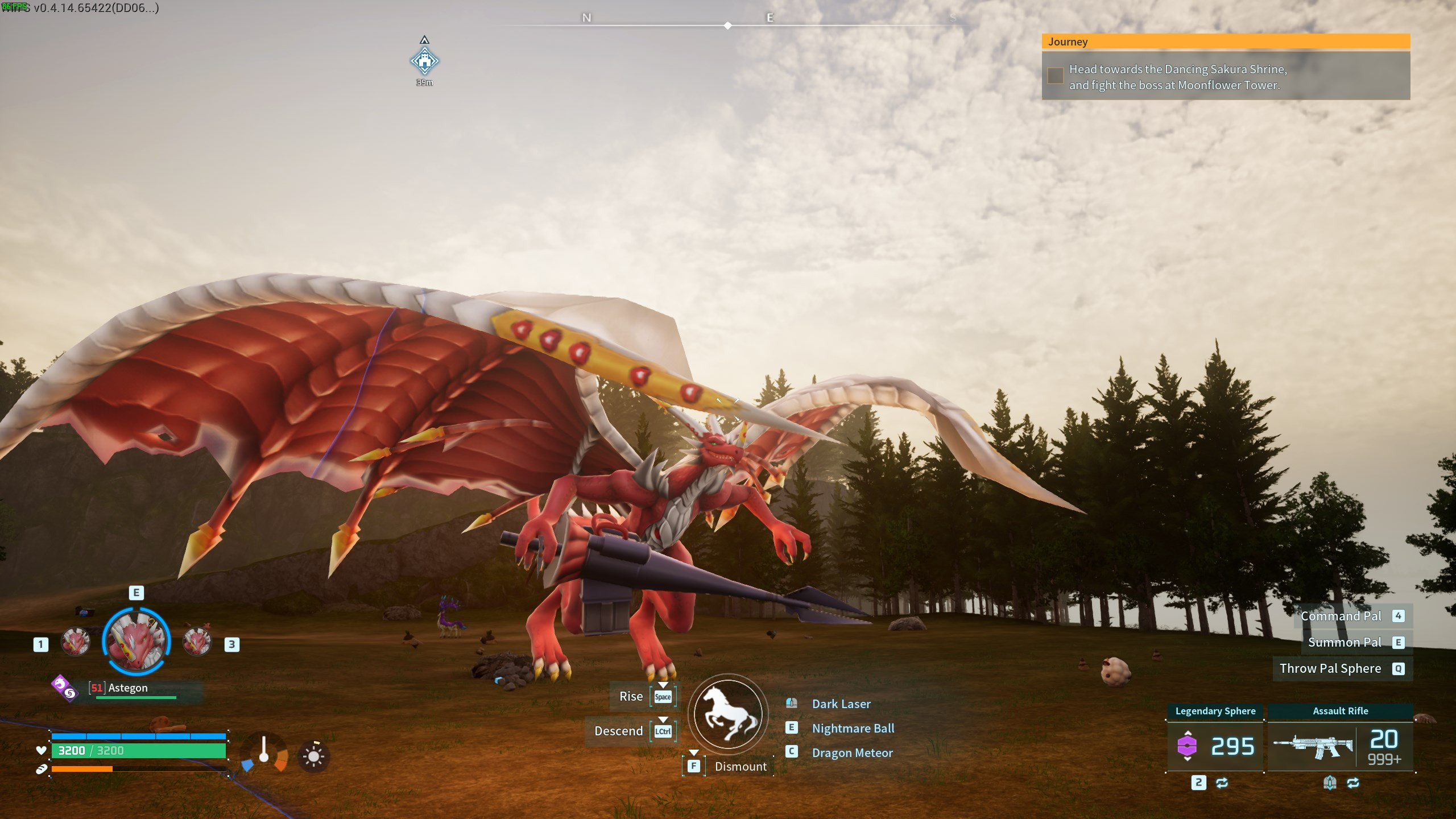Click the Descend flight control label
Viewport: 1456px width, 819px height.
pyautogui.click(x=618, y=731)
